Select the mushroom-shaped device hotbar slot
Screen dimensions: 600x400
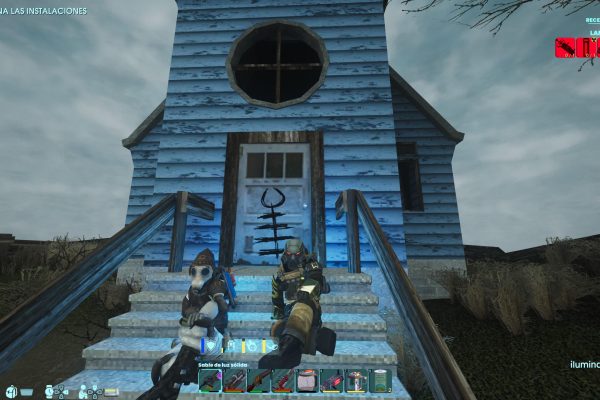pos(357,381)
